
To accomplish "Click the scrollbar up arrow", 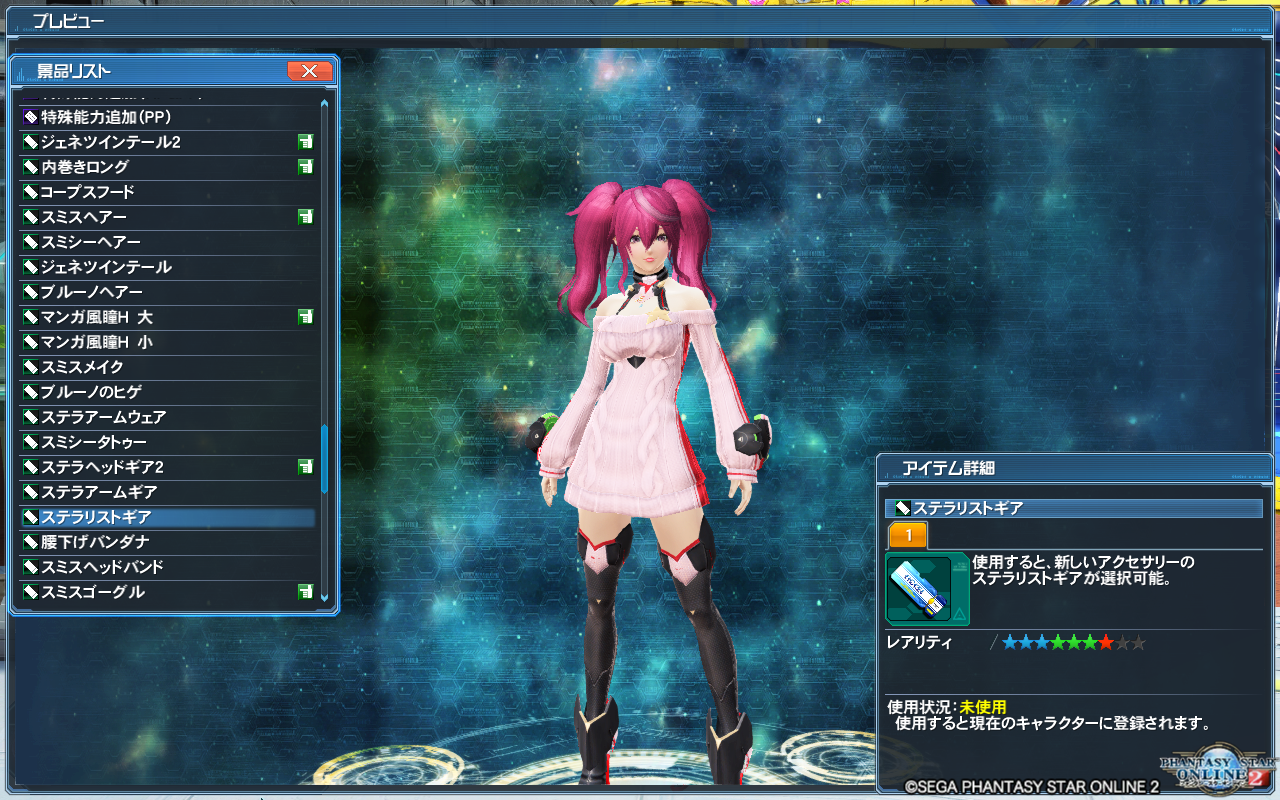I will [x=326, y=101].
